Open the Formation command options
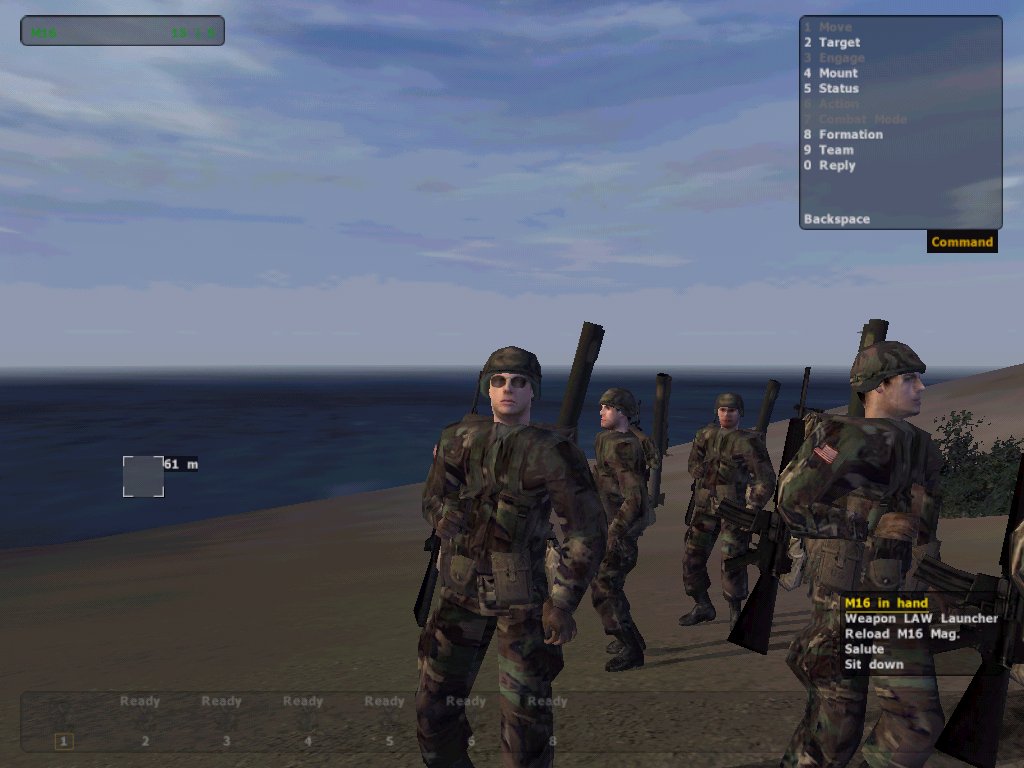The height and width of the screenshot is (768, 1024). [x=850, y=135]
